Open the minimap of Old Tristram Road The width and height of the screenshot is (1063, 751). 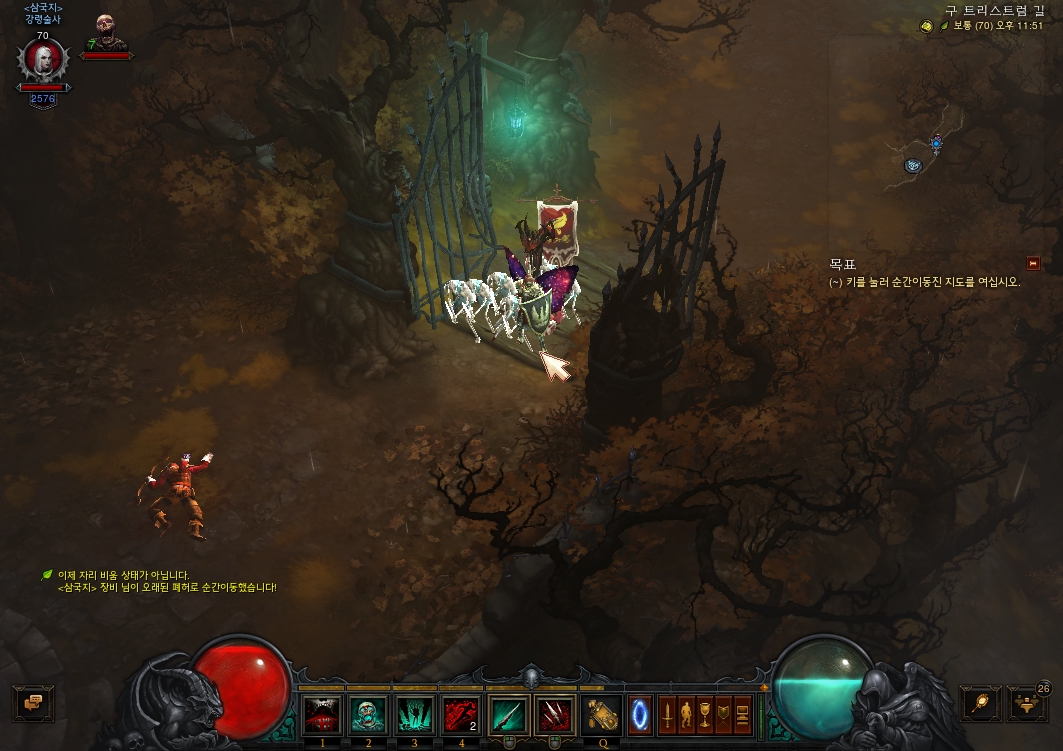(x=925, y=150)
